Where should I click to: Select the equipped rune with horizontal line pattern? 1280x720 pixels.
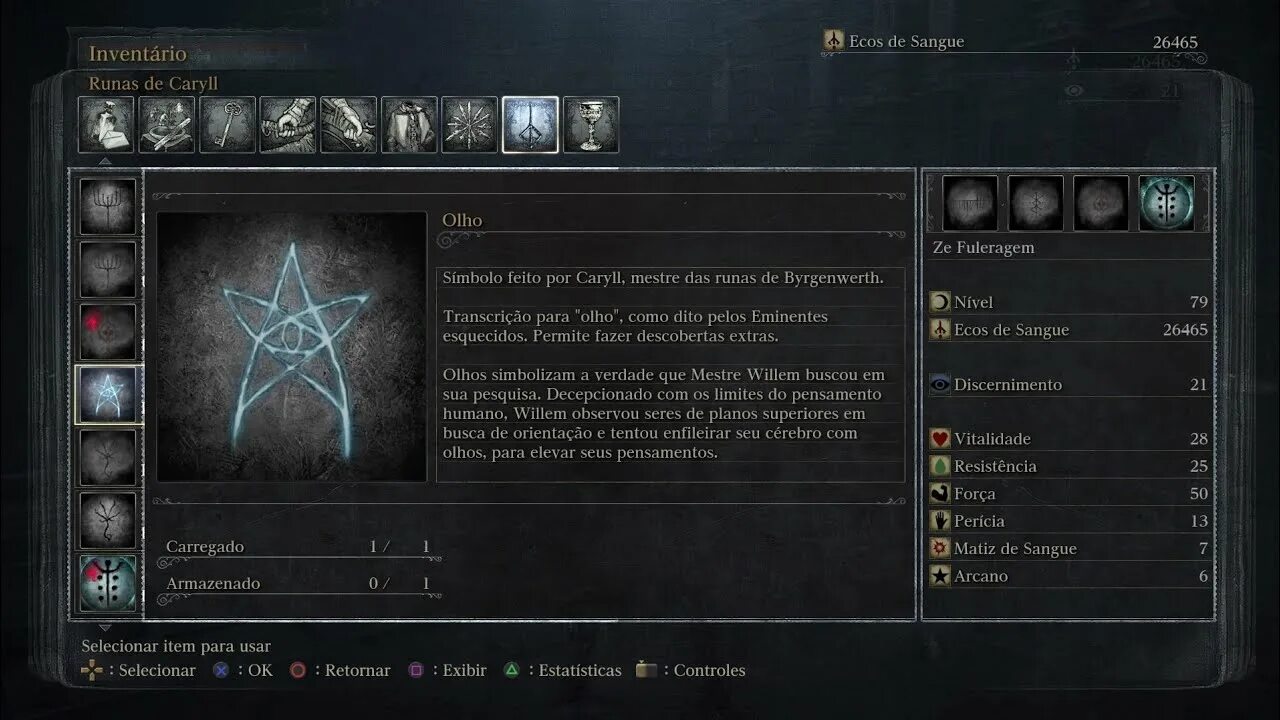(x=970, y=204)
